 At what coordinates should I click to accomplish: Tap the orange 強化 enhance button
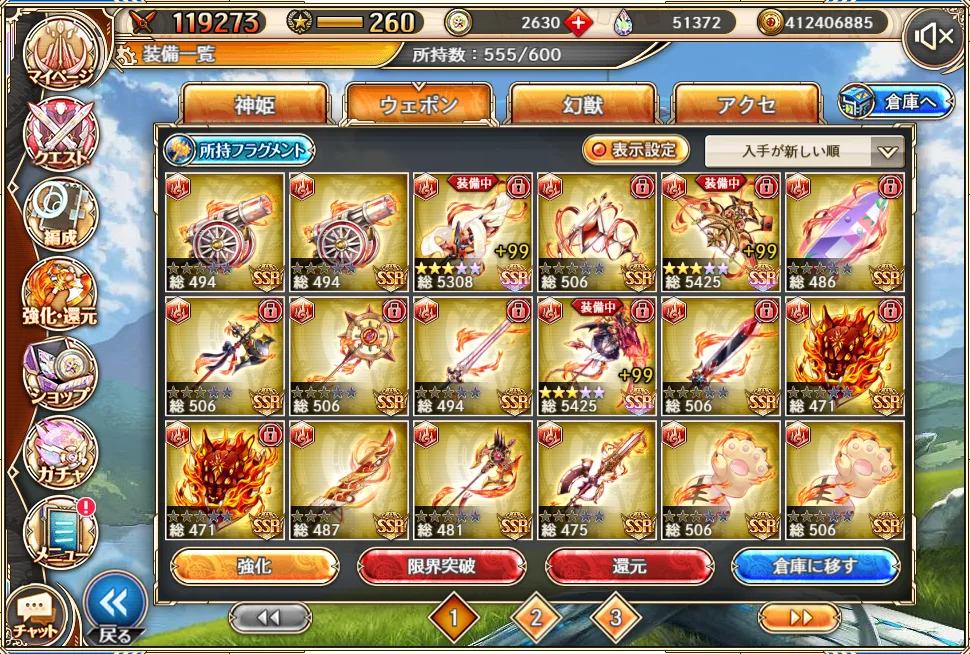click(254, 566)
